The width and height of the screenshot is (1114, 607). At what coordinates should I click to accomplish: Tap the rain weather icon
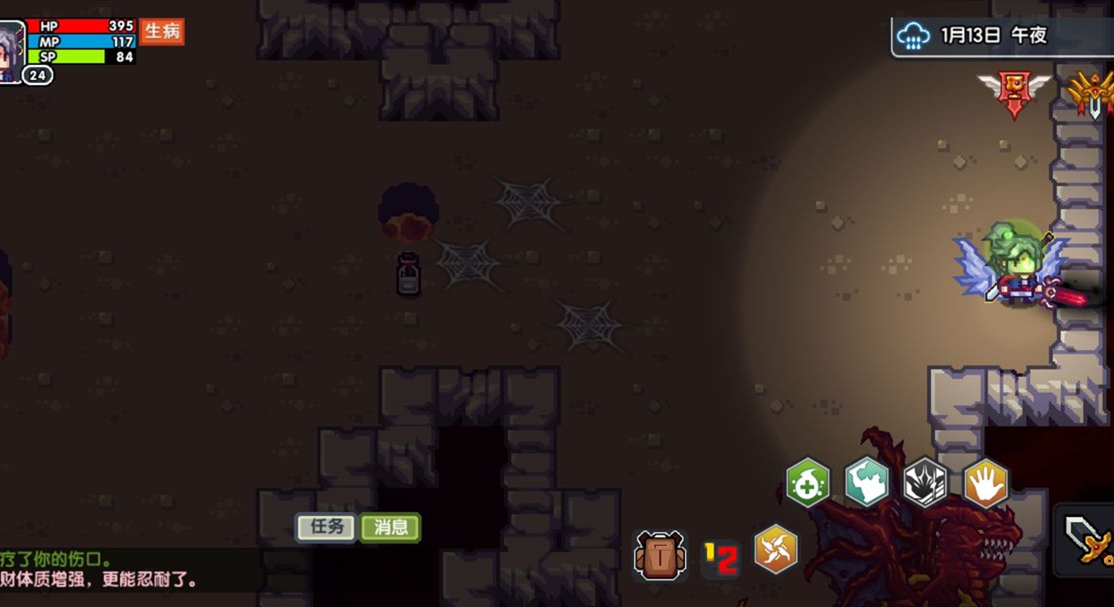[913, 36]
